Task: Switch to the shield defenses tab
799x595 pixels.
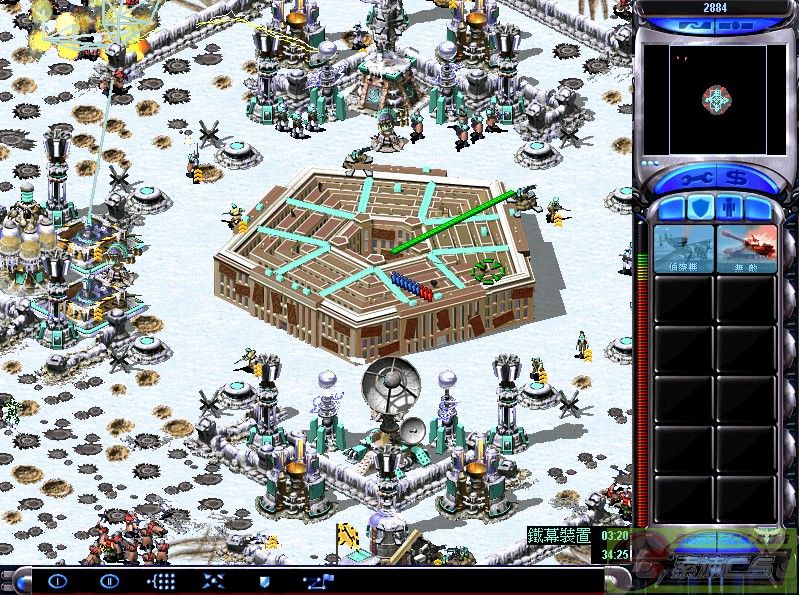Action: [701, 208]
